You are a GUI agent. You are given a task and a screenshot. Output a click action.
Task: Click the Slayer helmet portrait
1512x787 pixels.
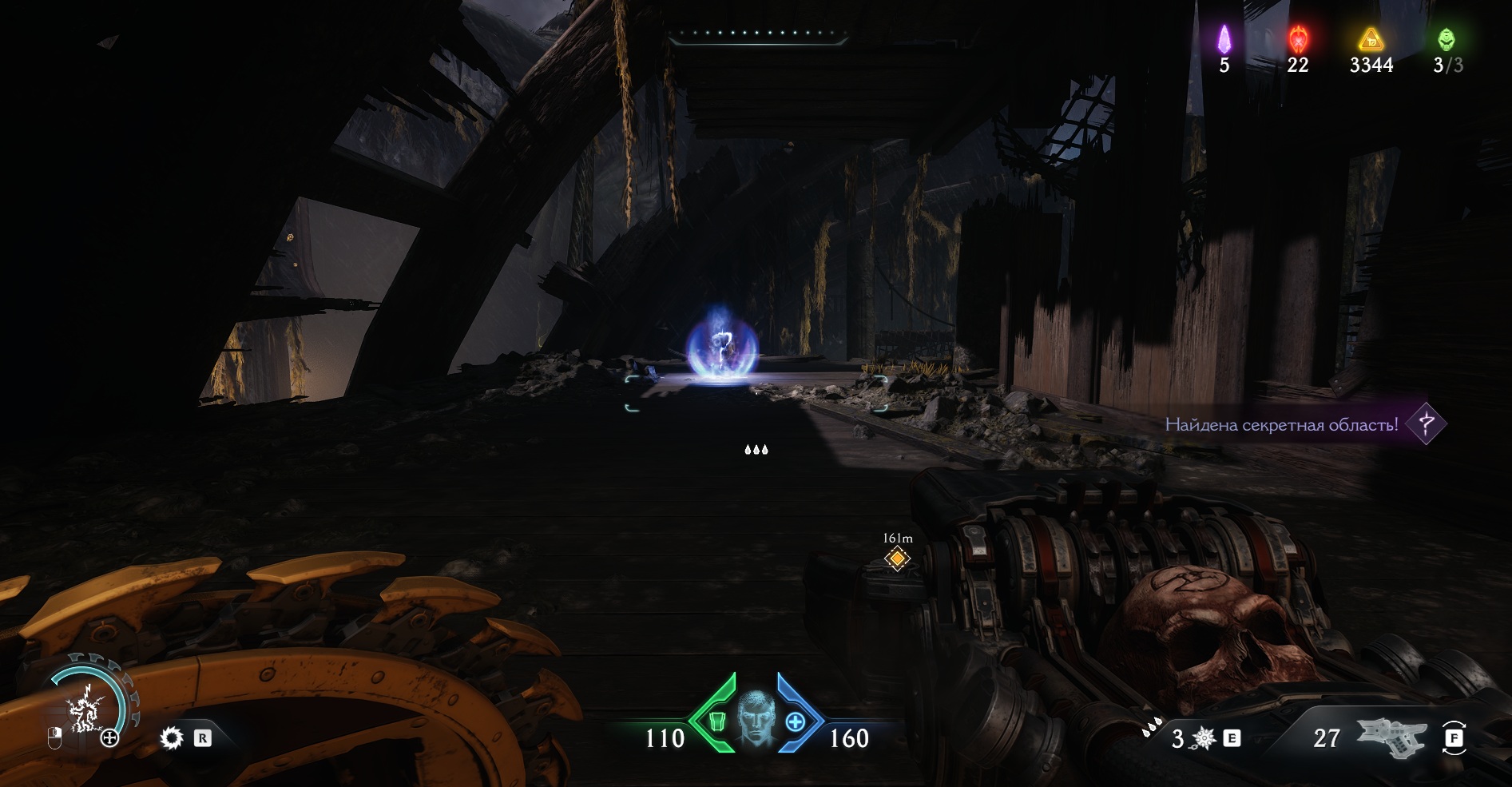tap(756, 721)
